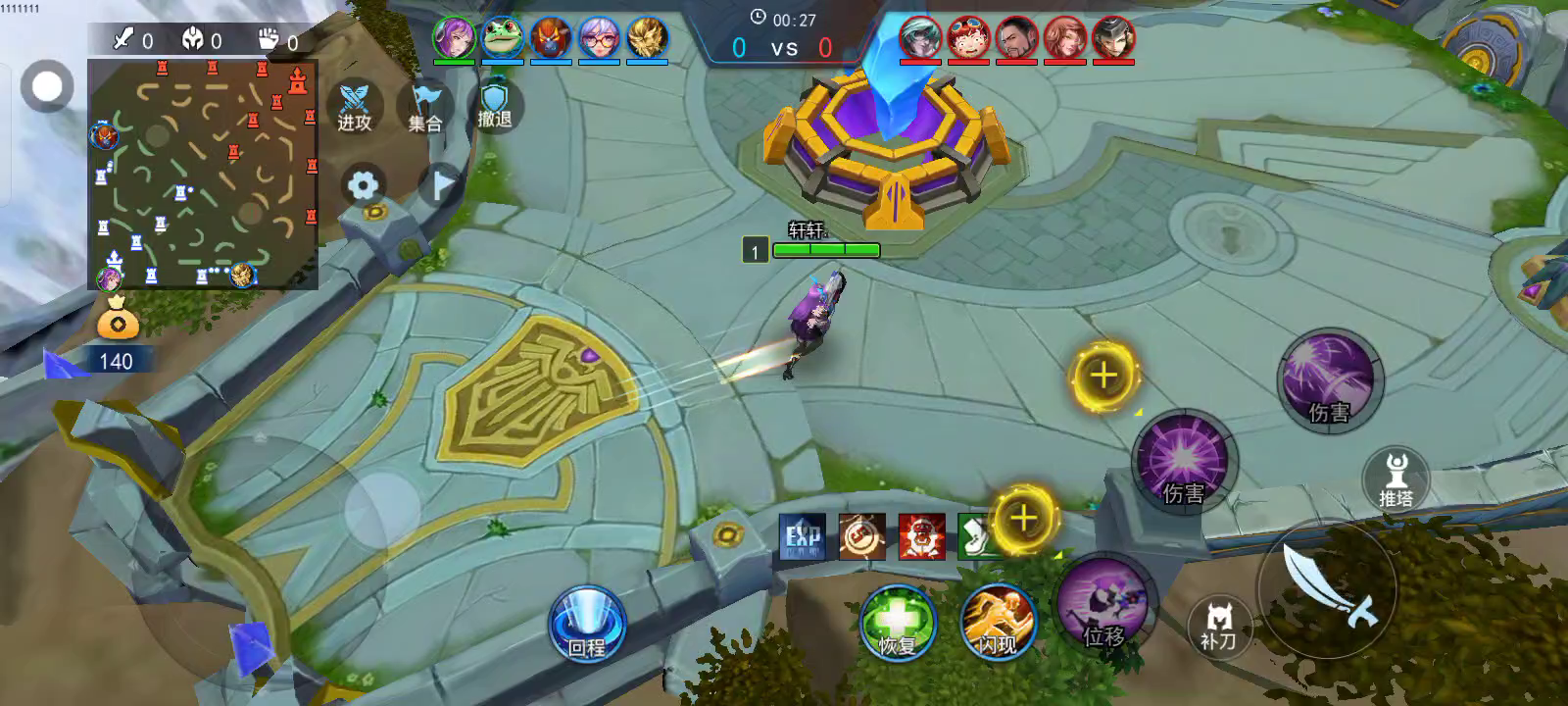This screenshot has width=1568, height=706.
Task: Cast the 闪现 flash spell
Action: [x=998, y=624]
